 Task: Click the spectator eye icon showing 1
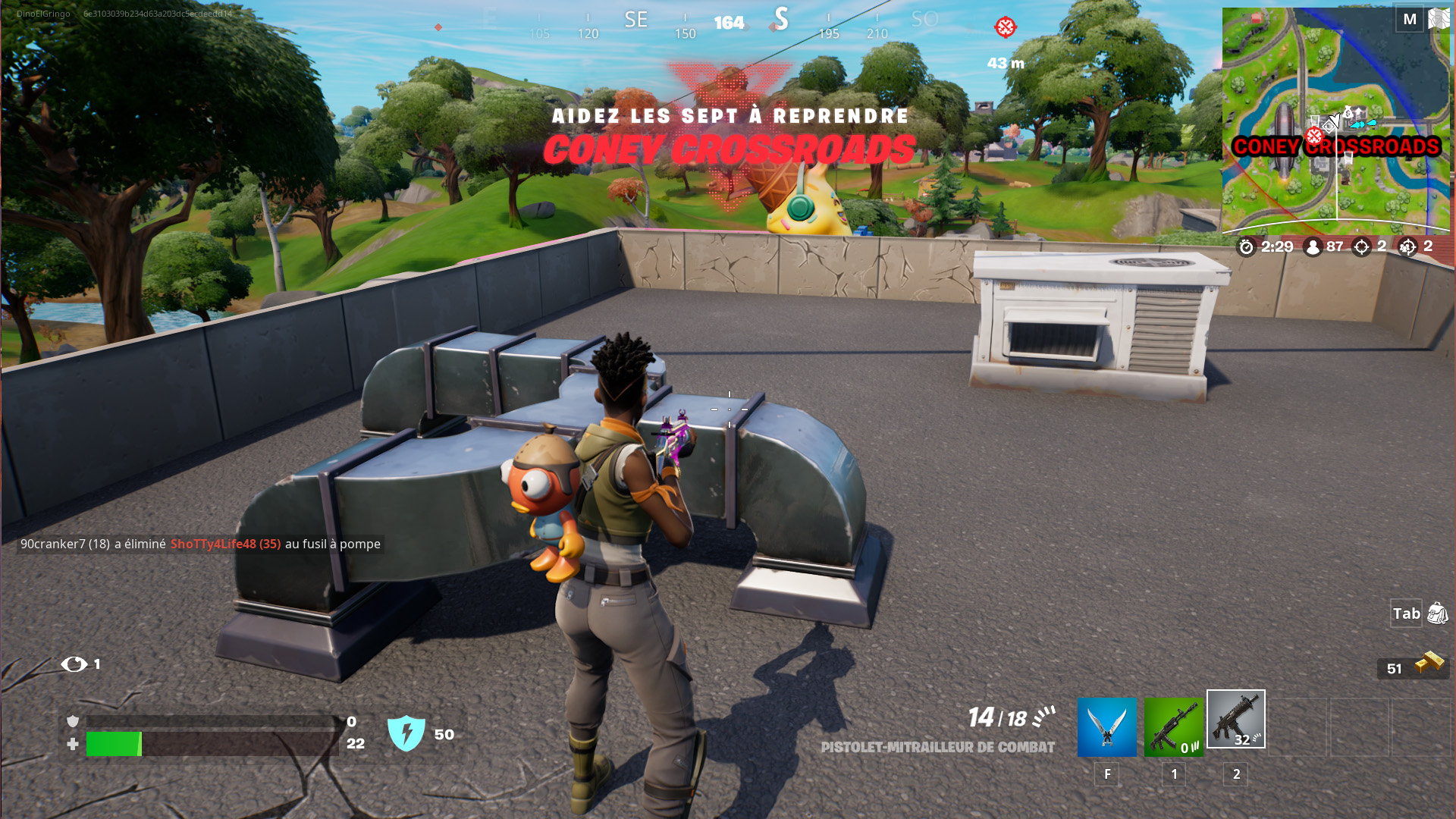(x=73, y=664)
